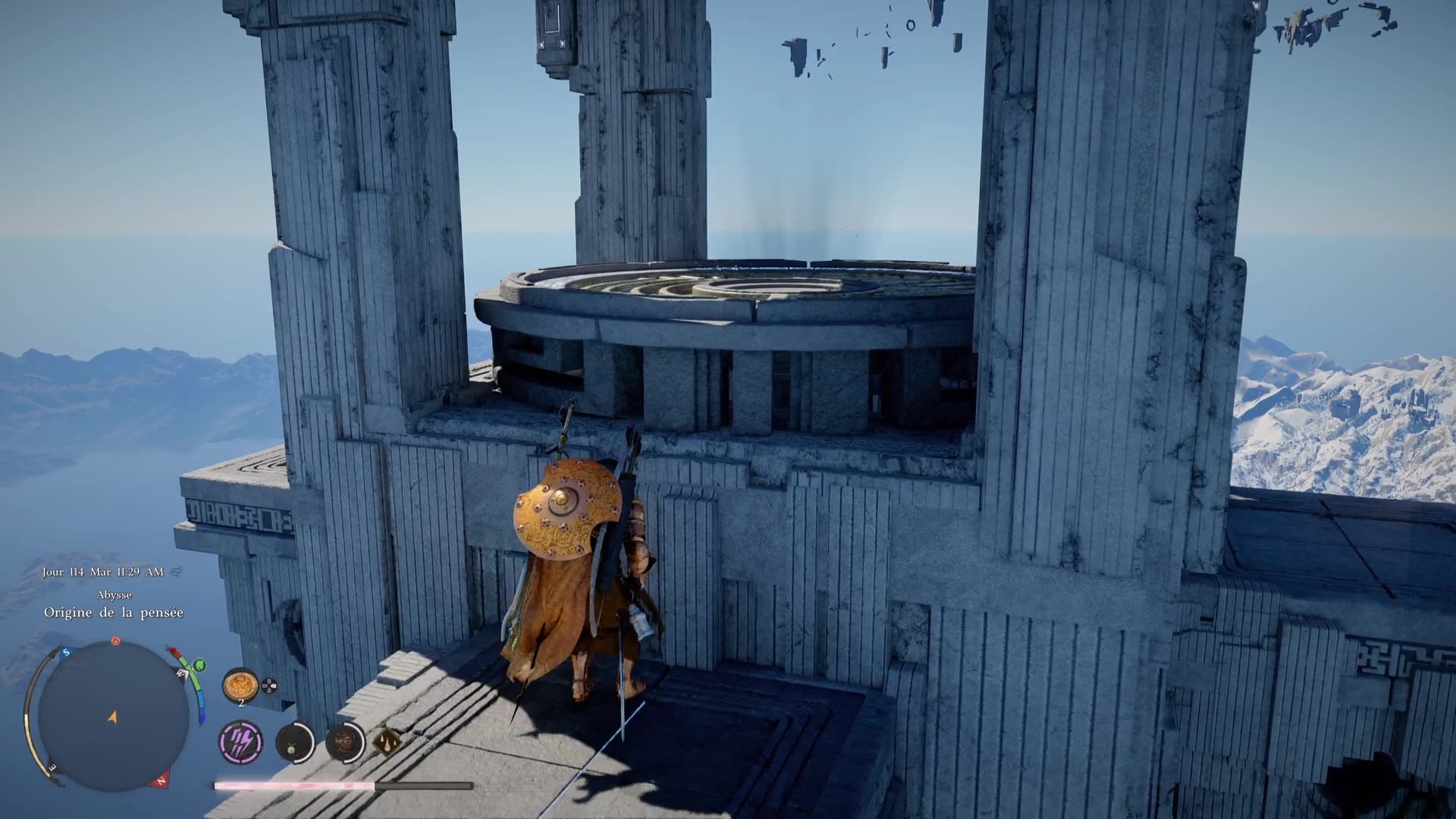Select the brown cauldron item slot

click(344, 742)
